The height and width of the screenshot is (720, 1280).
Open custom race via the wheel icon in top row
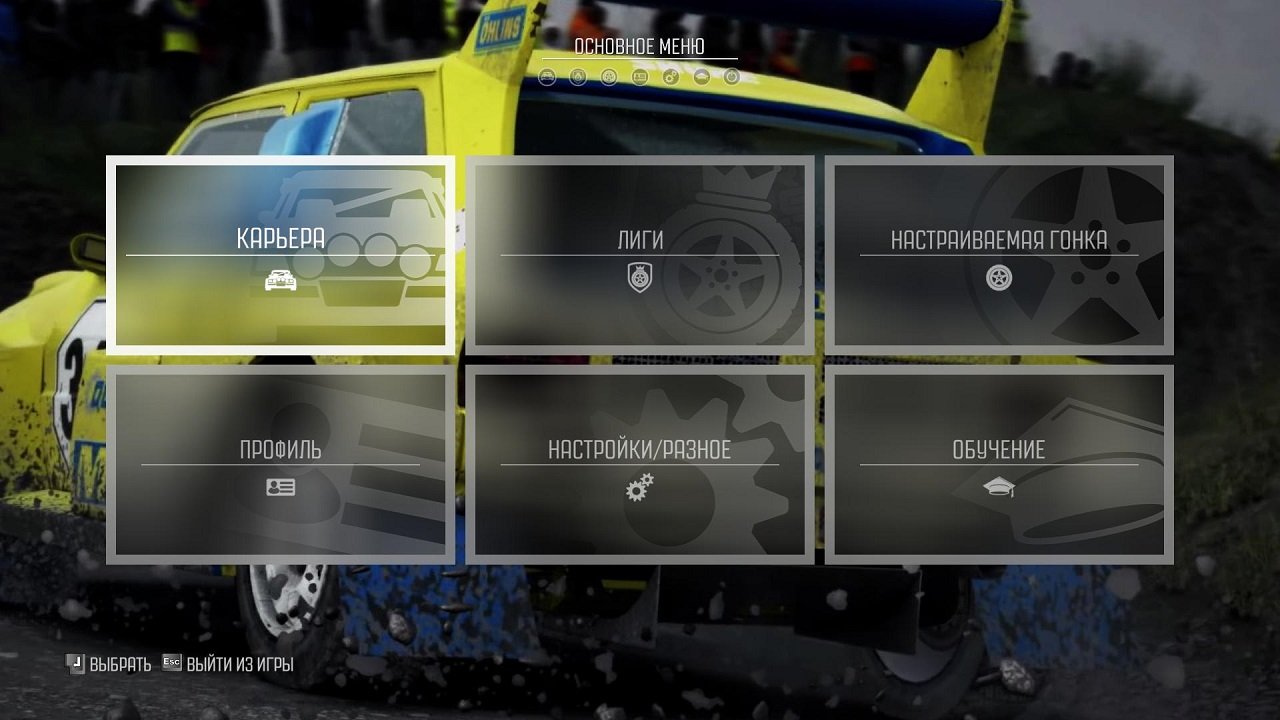(608, 77)
